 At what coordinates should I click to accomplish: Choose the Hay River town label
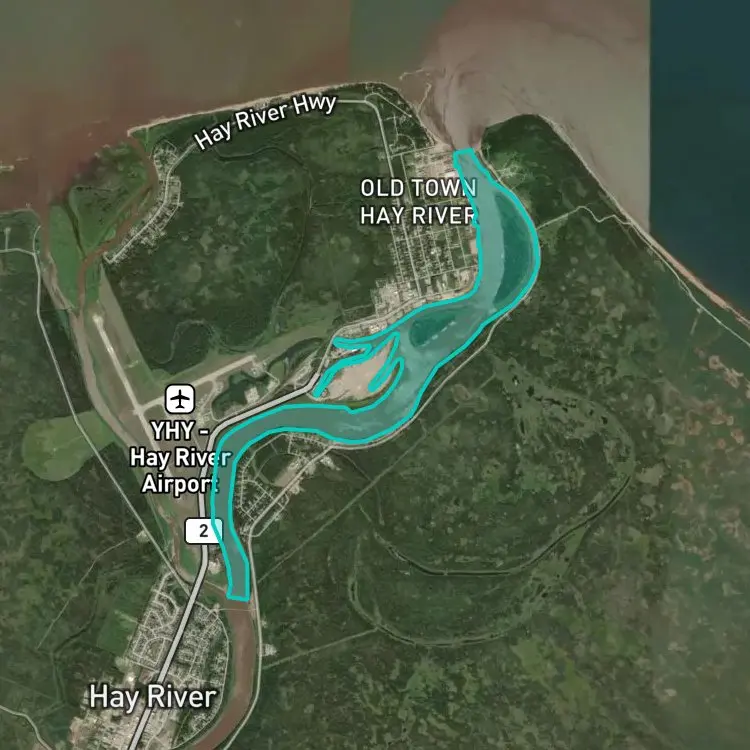pos(152,696)
